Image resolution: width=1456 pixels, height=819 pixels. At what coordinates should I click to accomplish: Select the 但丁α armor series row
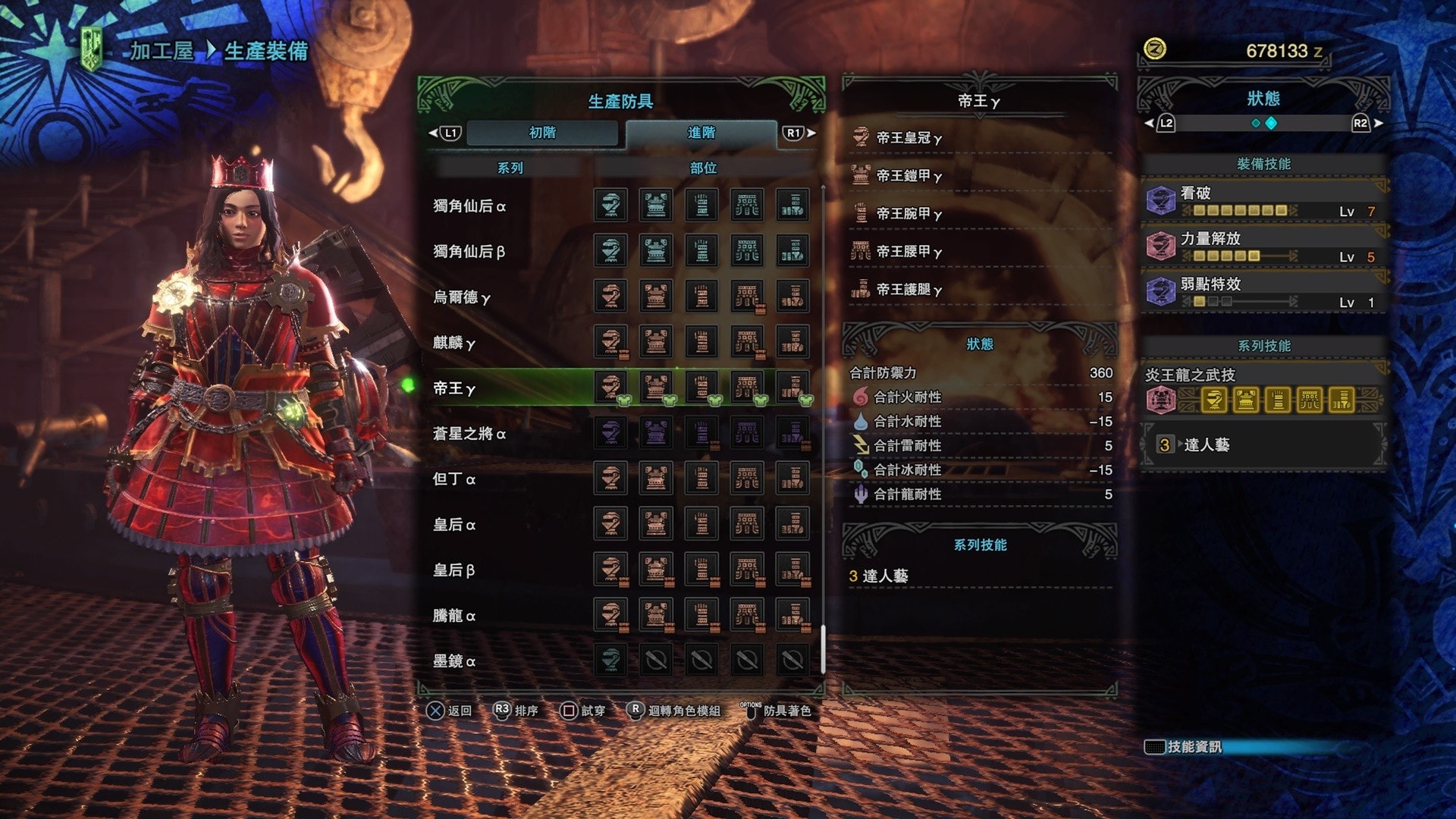pyautogui.click(x=454, y=479)
